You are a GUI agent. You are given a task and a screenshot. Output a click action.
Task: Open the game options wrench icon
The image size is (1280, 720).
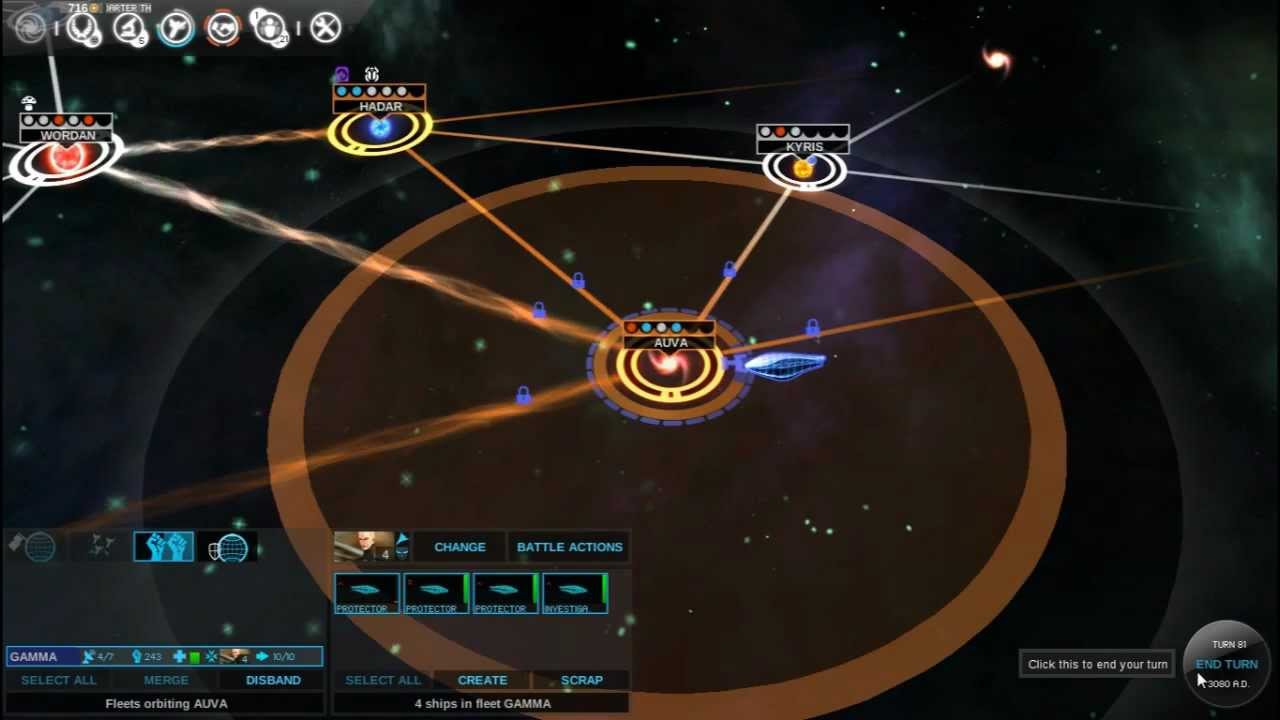click(326, 28)
